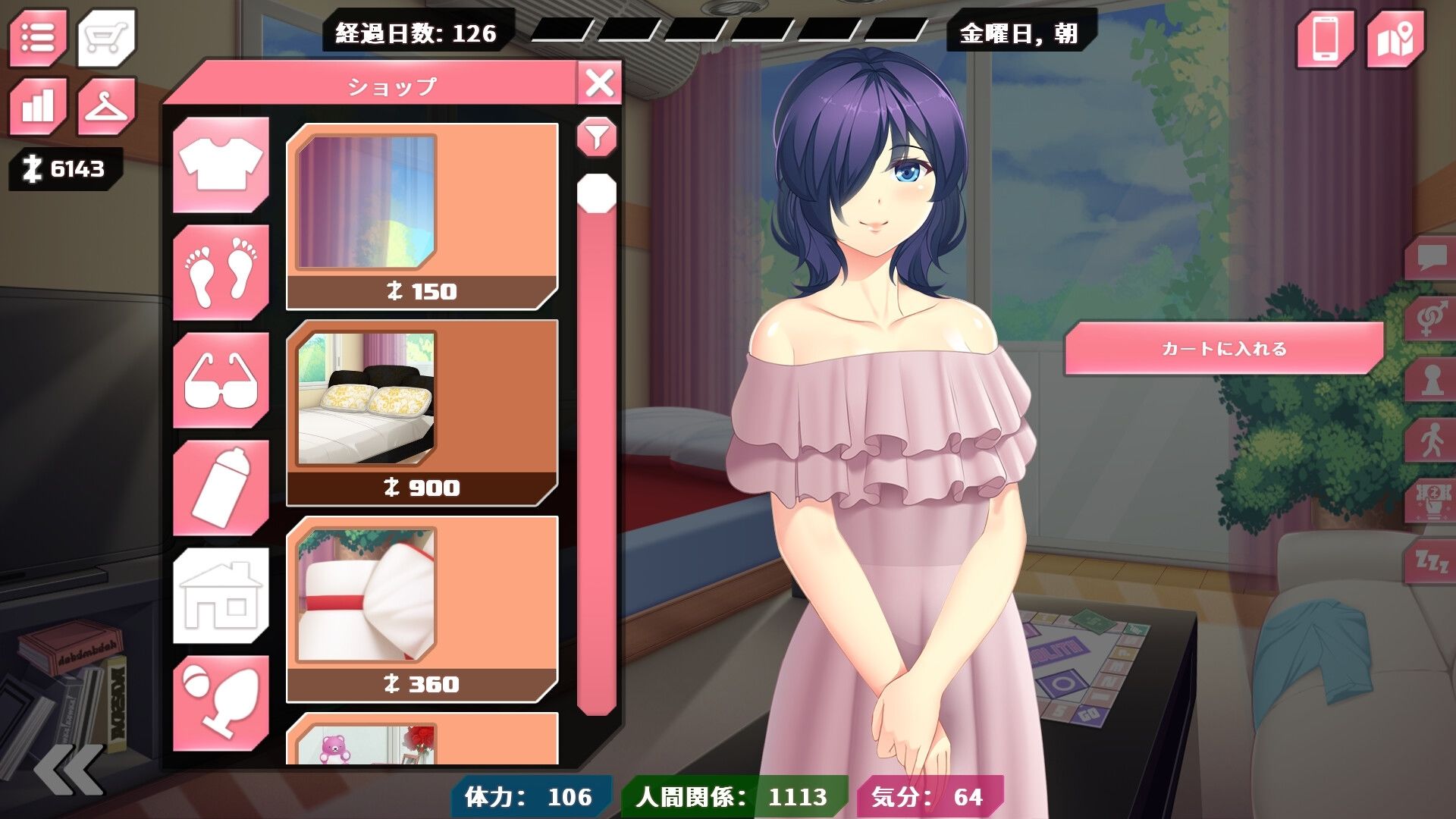The height and width of the screenshot is (819, 1456).
Task: Click the shopping cart icon
Action: [107, 37]
